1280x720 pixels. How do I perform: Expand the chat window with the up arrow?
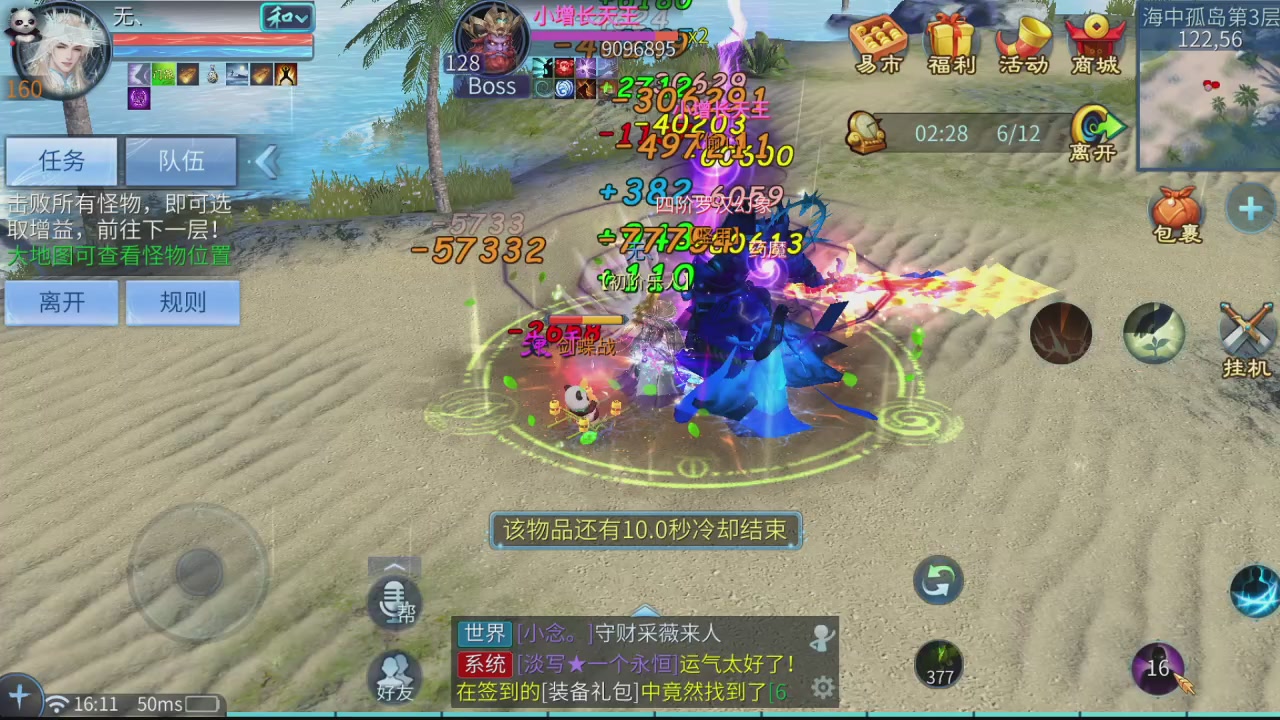pos(394,566)
